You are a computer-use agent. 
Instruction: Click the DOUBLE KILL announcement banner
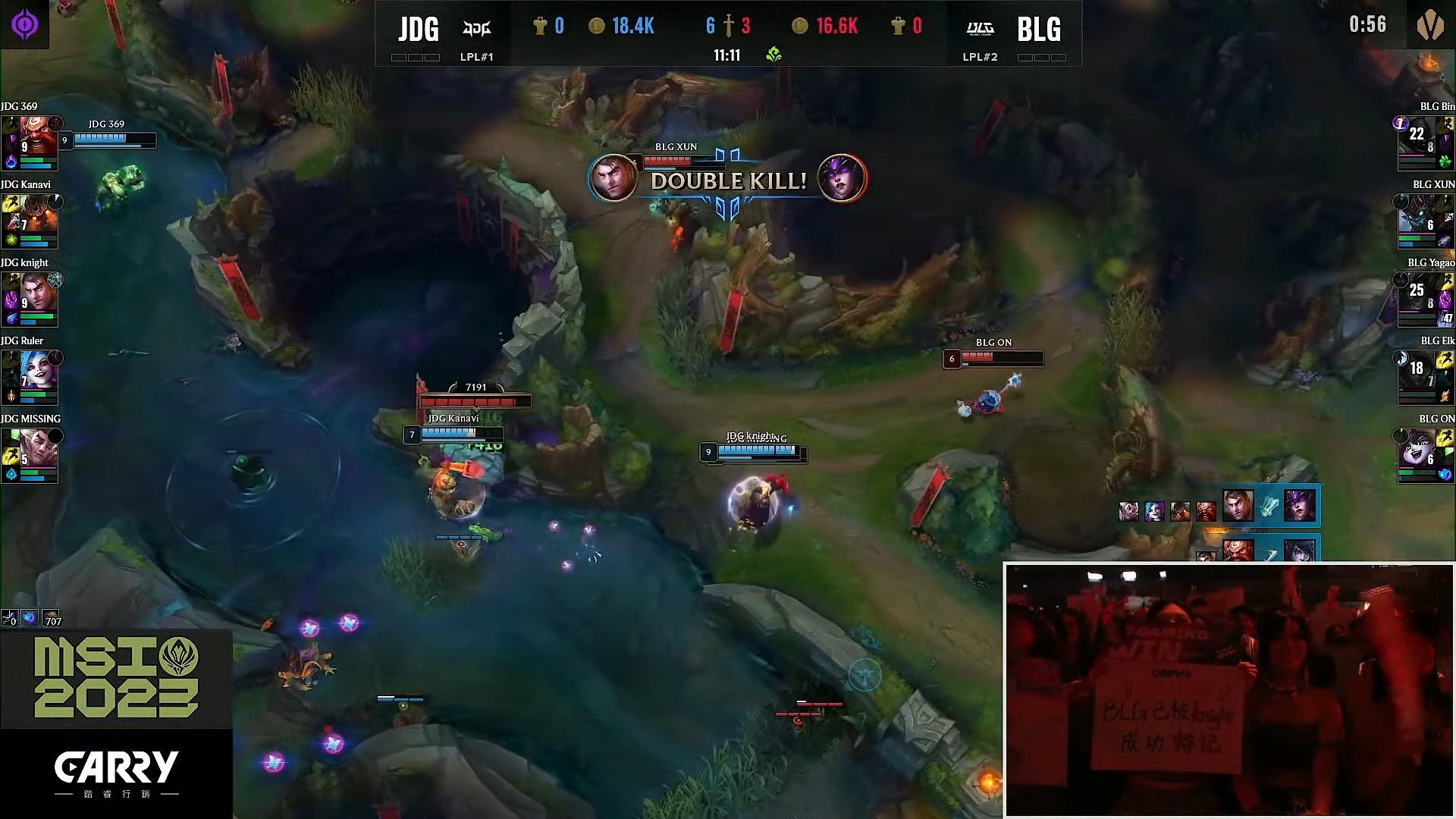point(730,181)
